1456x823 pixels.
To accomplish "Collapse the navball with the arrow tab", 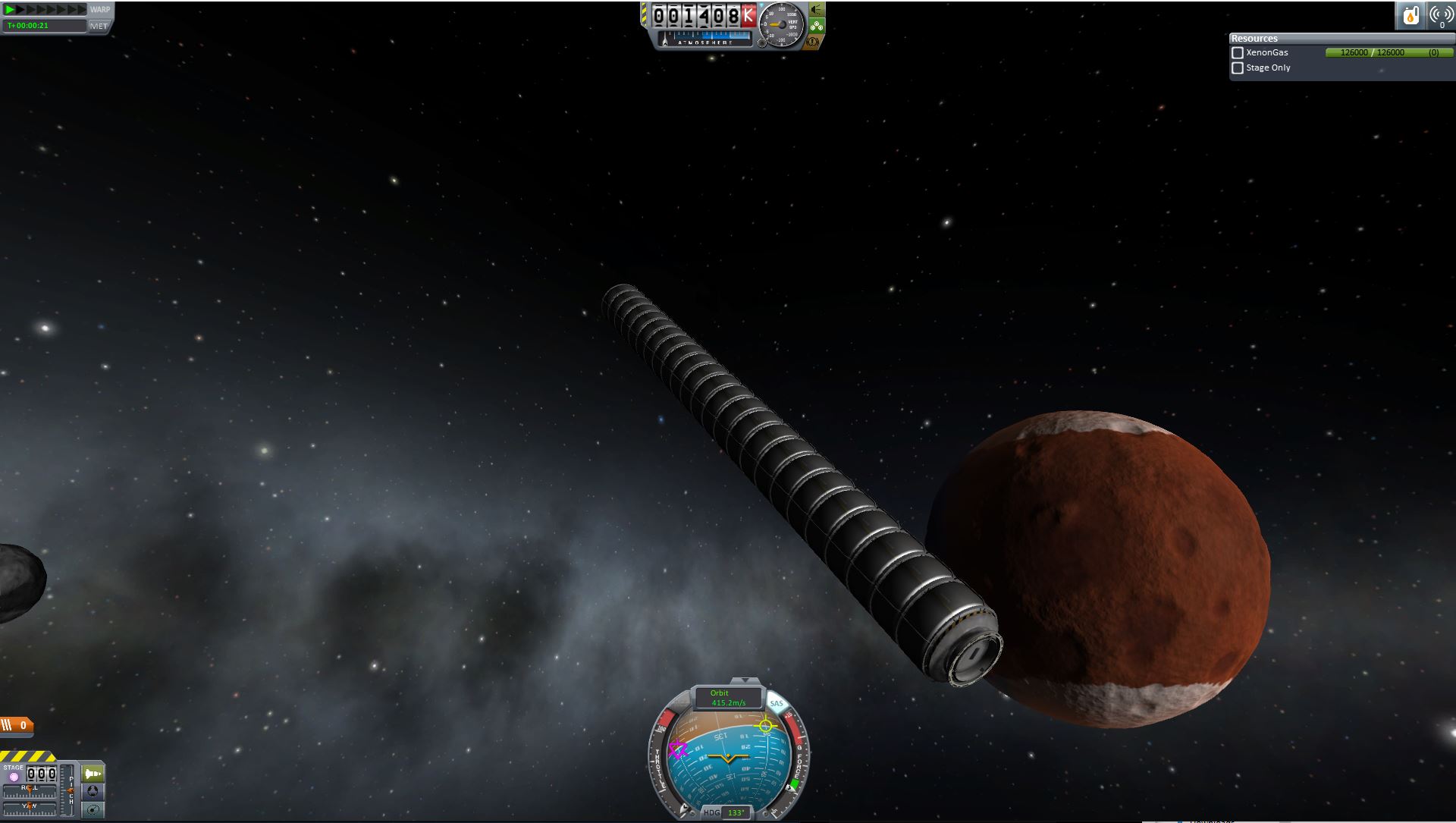I will point(745,680).
